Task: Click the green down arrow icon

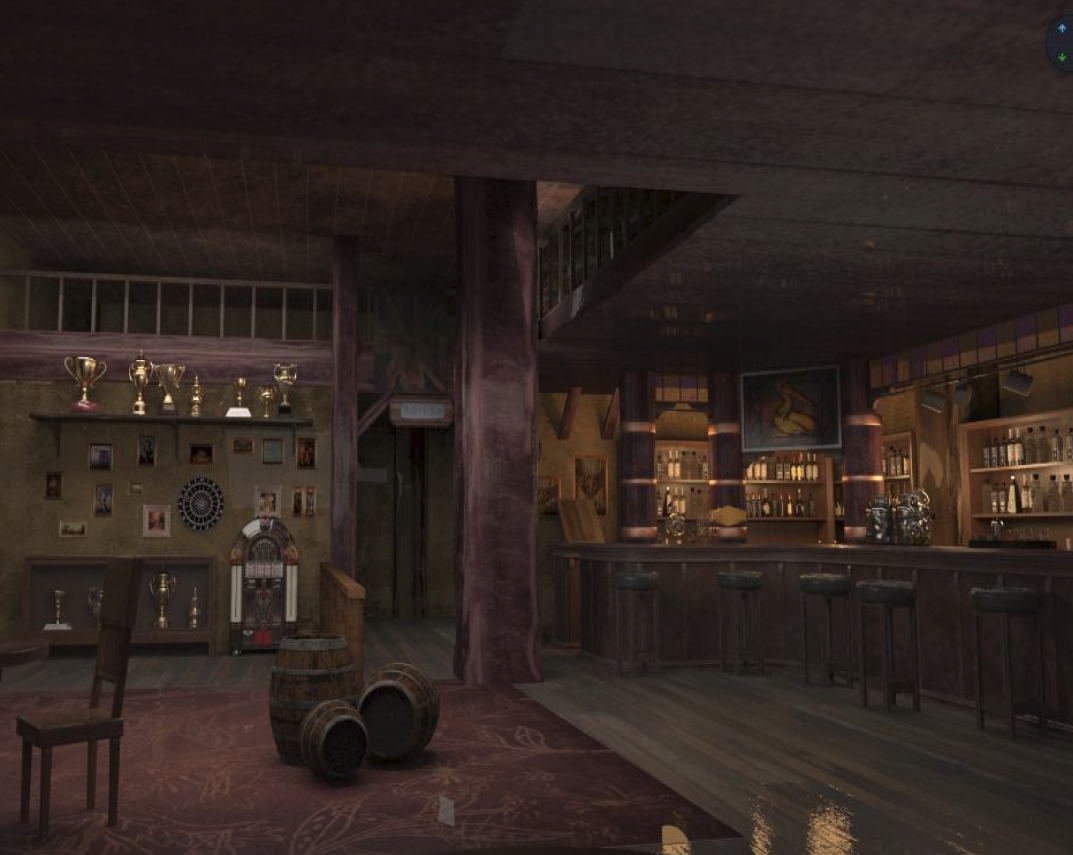Action: pos(1062,57)
